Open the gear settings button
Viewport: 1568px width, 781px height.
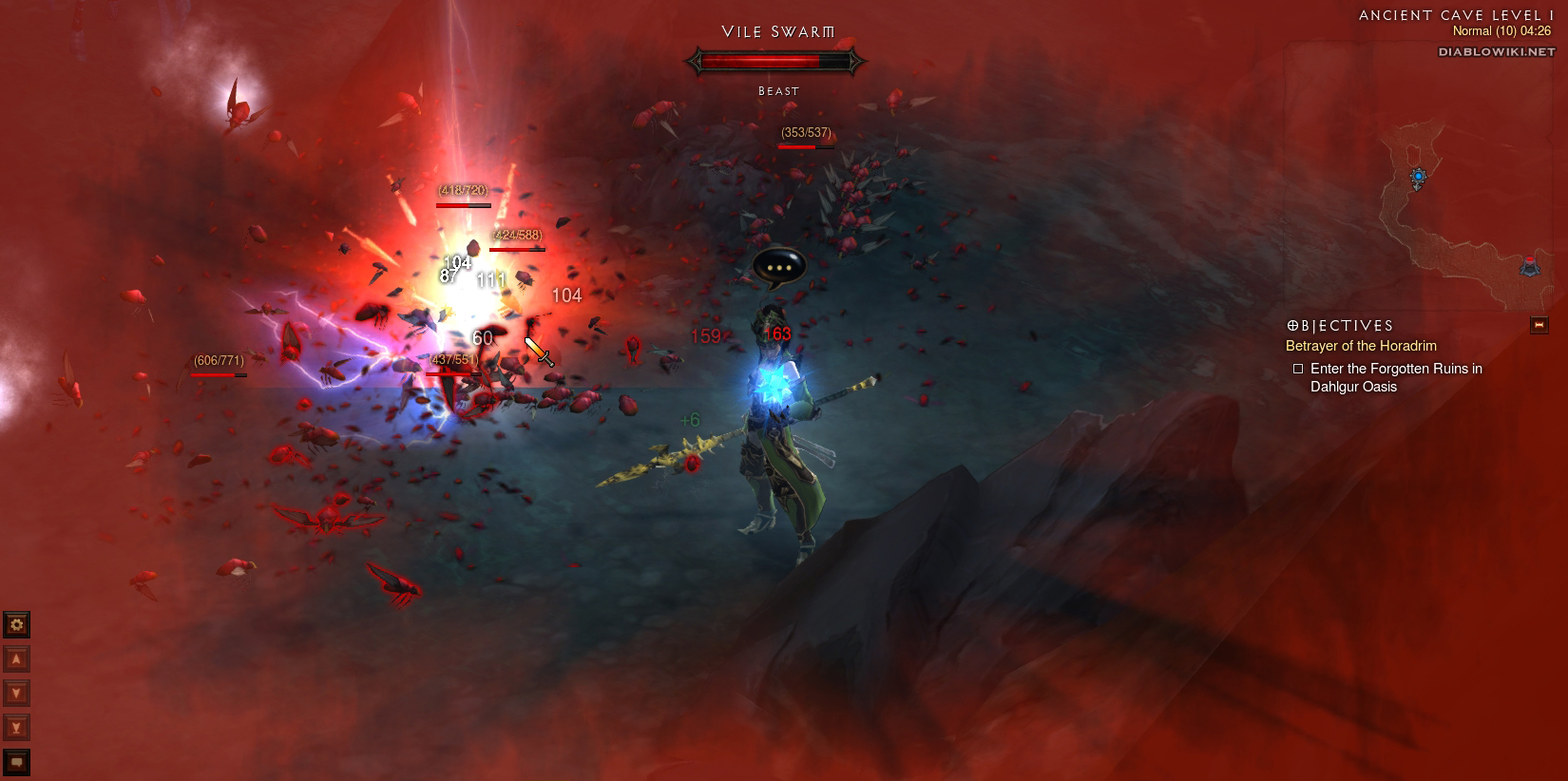coord(16,624)
